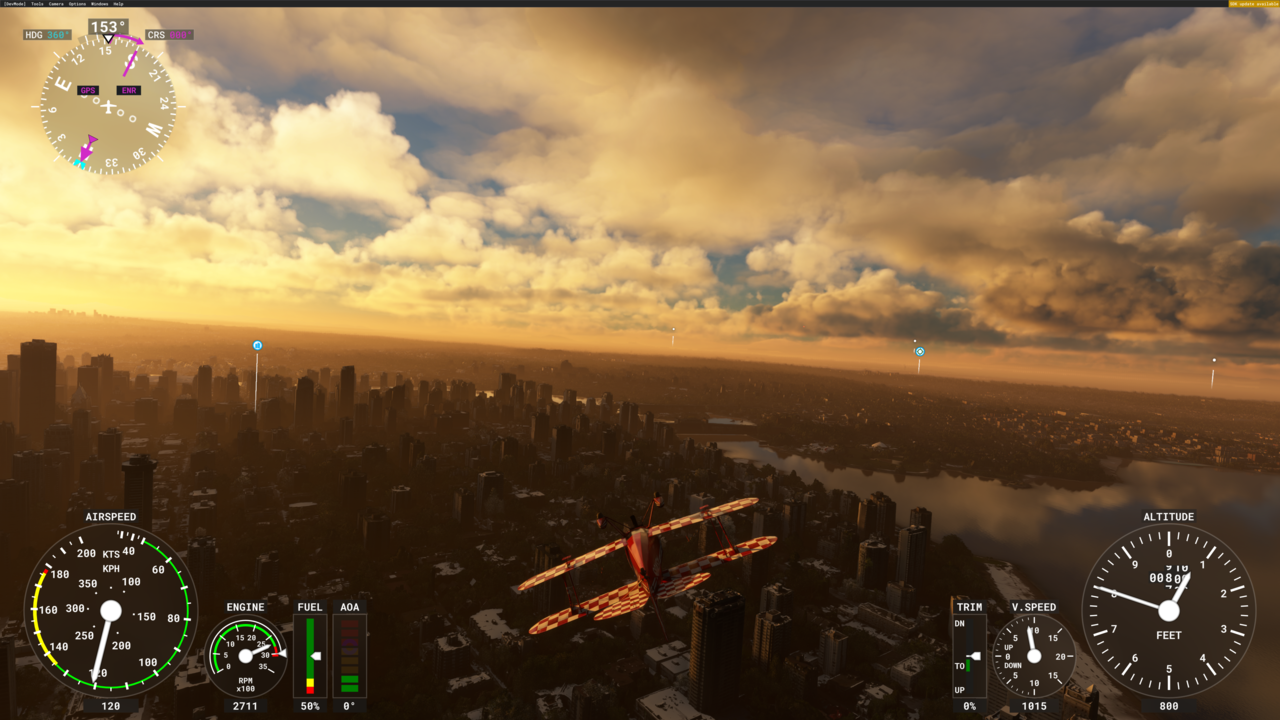1280x720 pixels.
Task: Open the Camera menu
Action: click(x=56, y=4)
